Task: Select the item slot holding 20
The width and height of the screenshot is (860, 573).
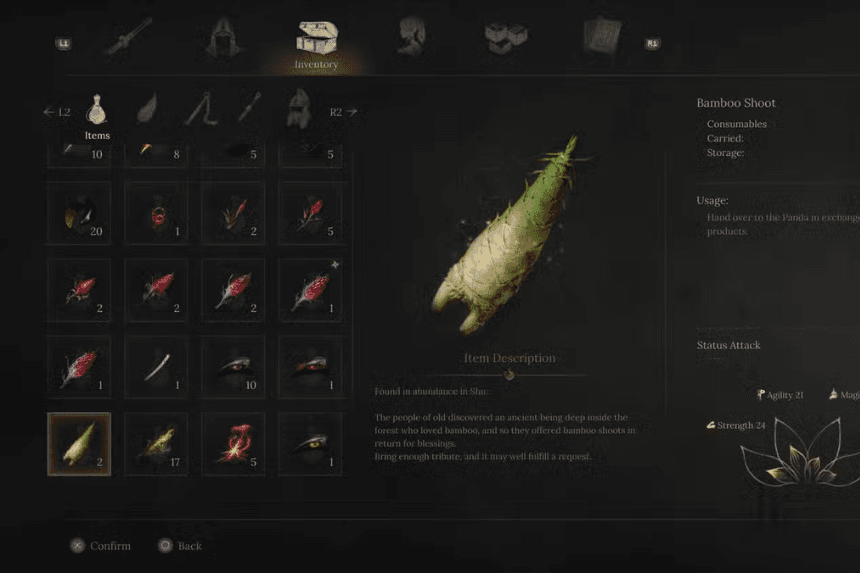Action: tap(79, 212)
